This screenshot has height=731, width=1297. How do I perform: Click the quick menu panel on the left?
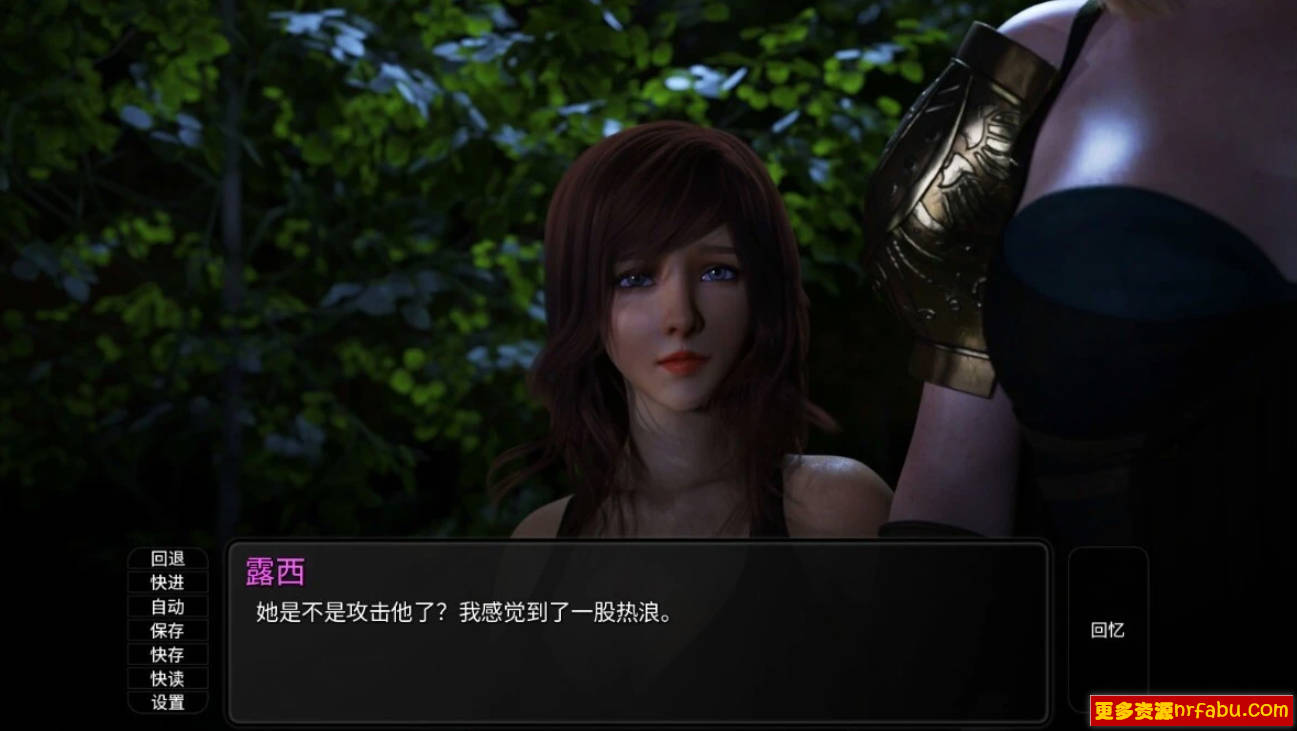coord(167,631)
